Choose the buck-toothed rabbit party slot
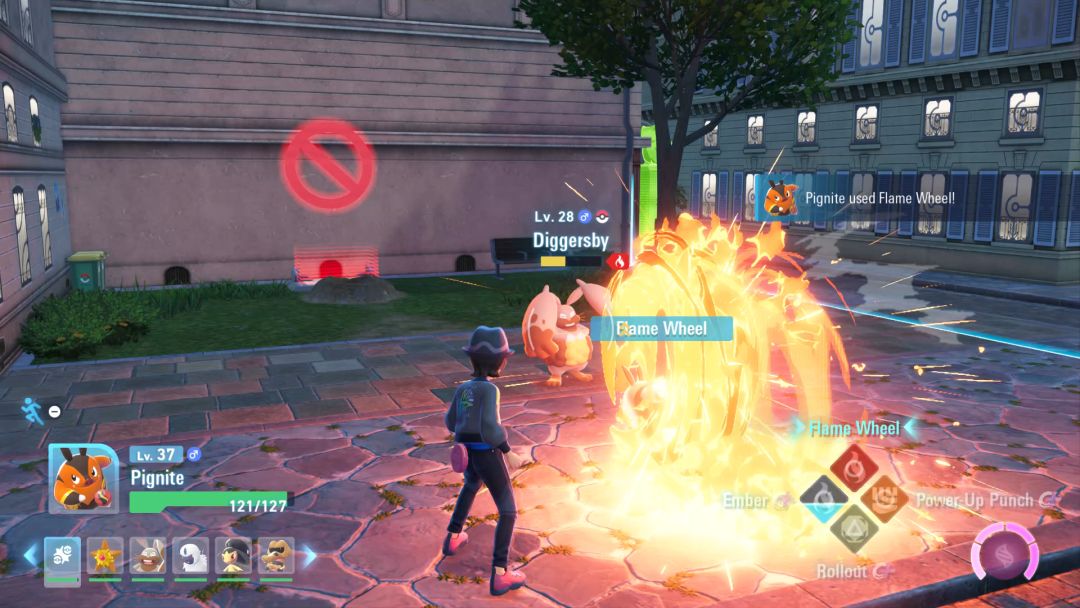Screen dimensions: 1080x608 pos(147,556)
